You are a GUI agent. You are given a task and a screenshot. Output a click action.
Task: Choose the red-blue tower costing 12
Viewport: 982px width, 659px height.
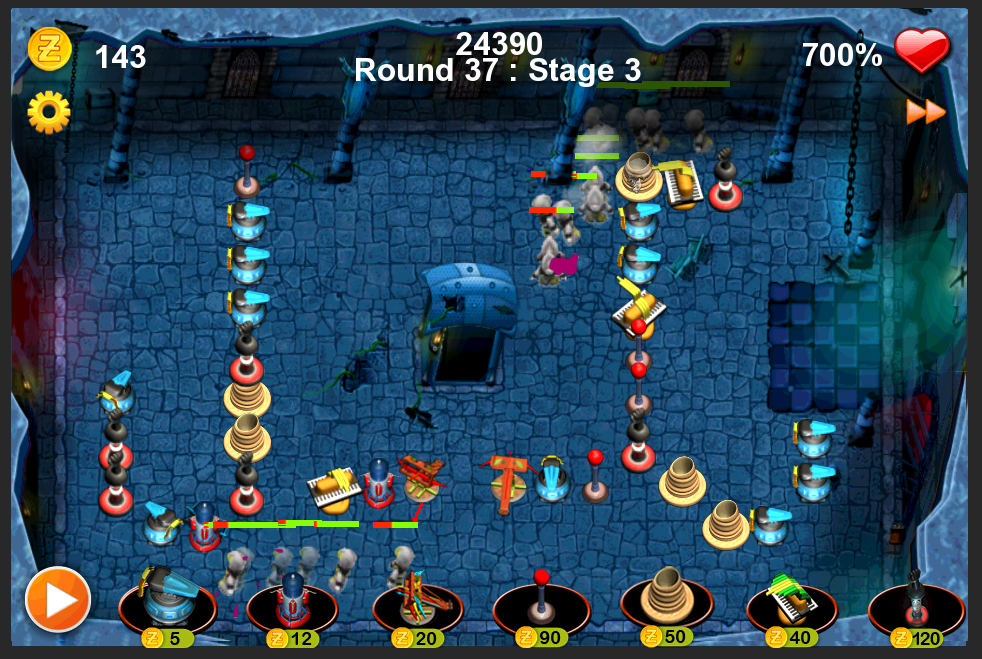pos(292,600)
